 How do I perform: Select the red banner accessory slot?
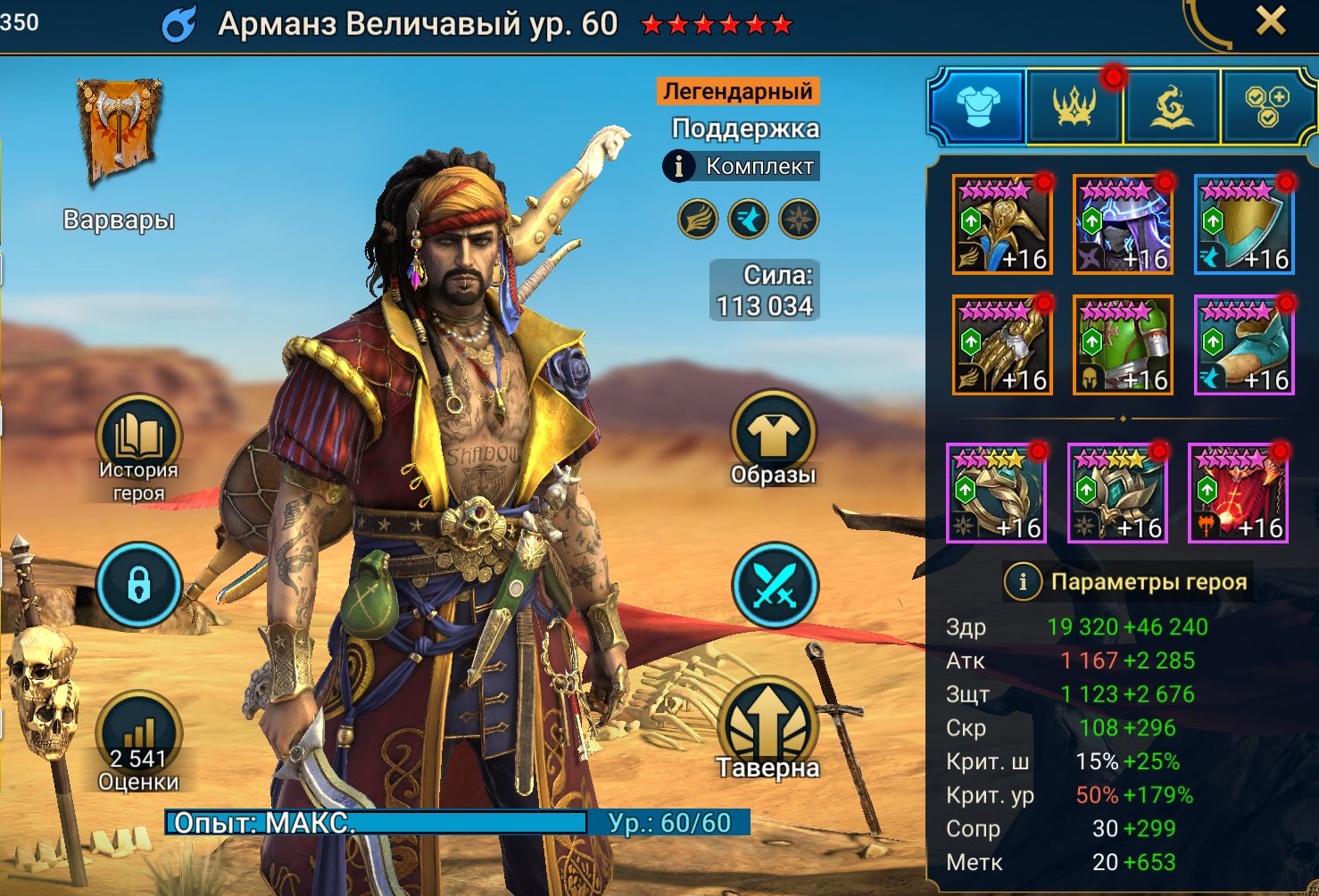[x=1239, y=494]
